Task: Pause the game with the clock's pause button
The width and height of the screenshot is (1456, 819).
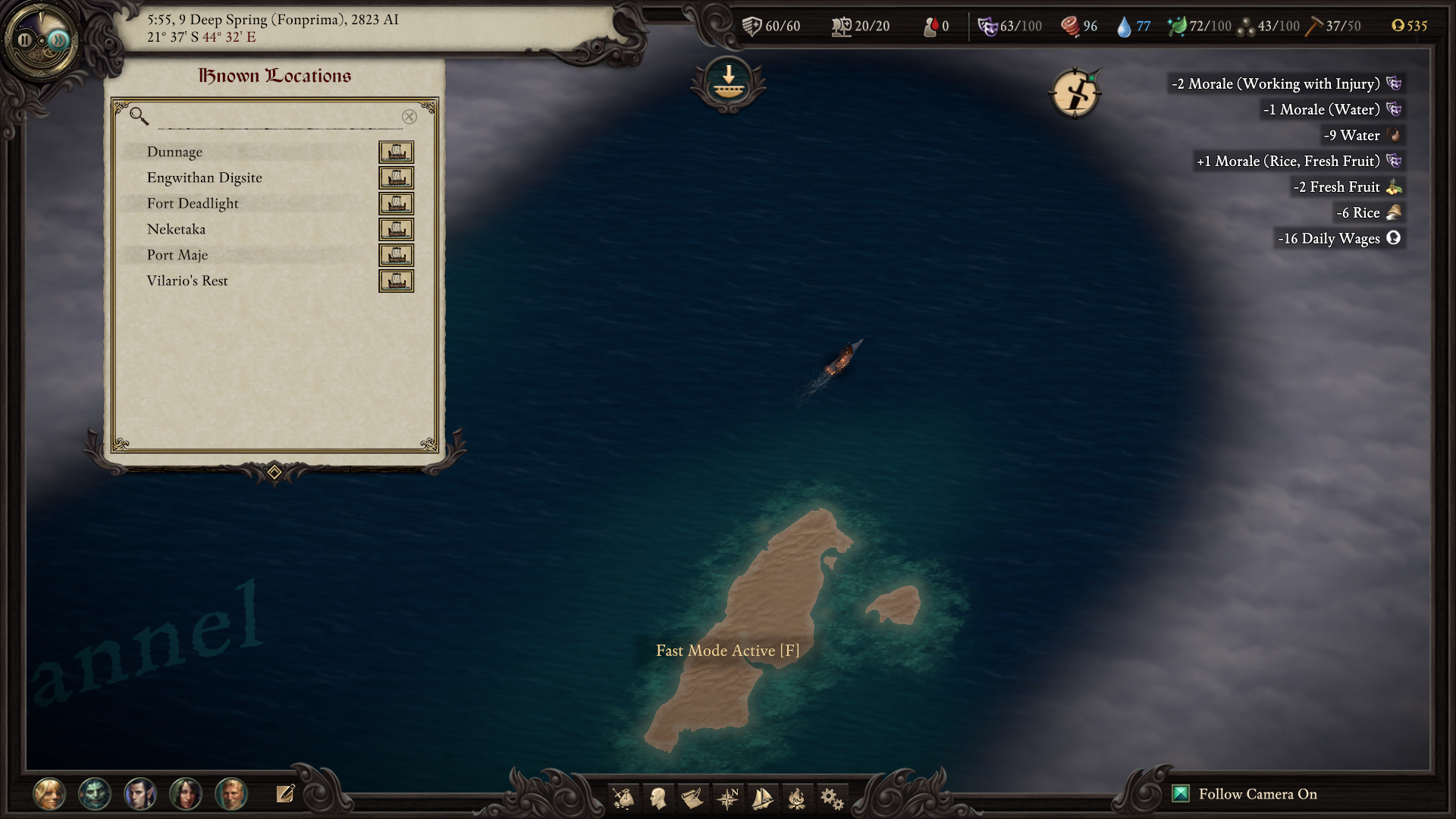Action: point(25,40)
